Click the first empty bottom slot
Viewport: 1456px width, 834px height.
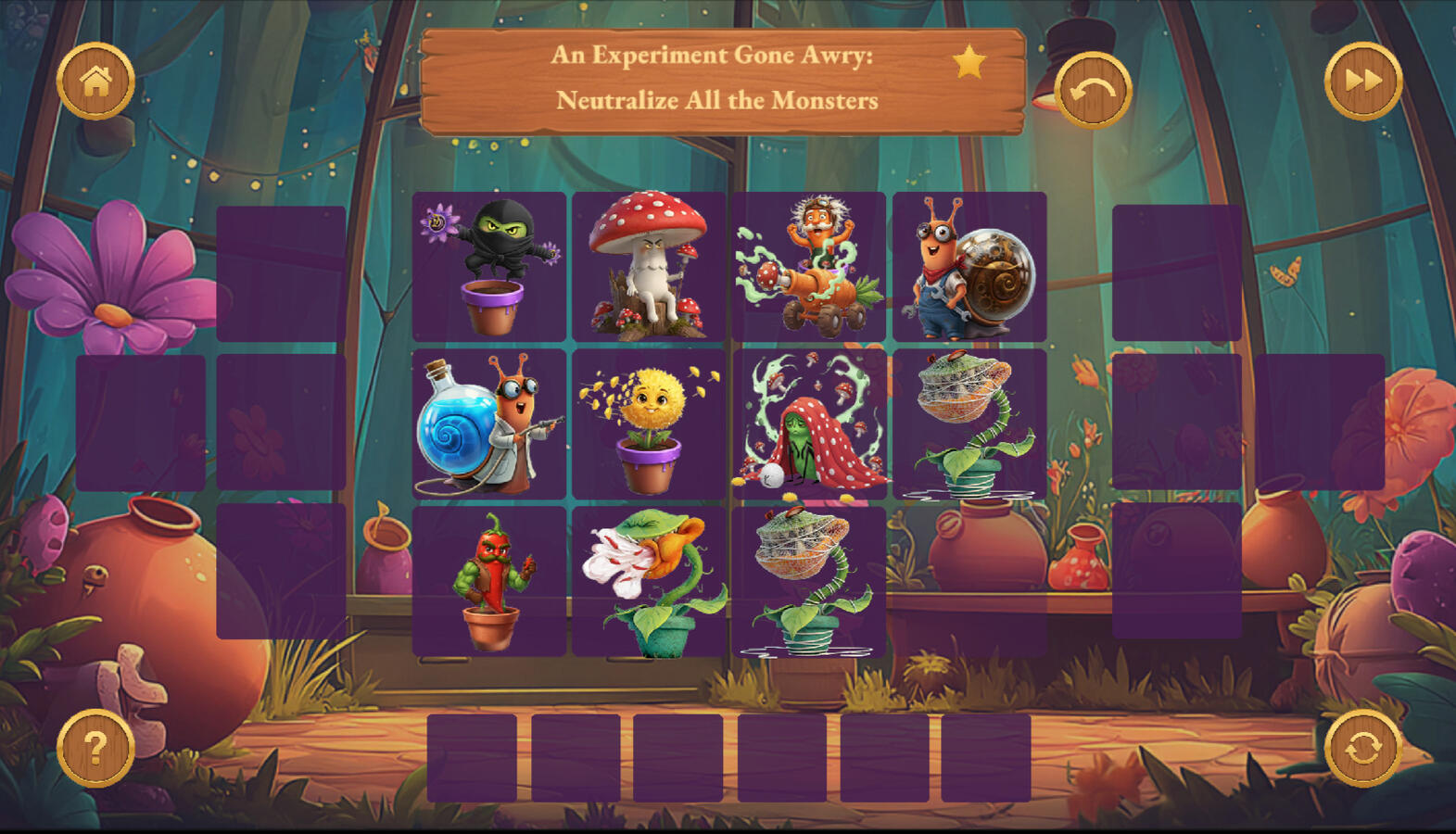click(x=473, y=755)
